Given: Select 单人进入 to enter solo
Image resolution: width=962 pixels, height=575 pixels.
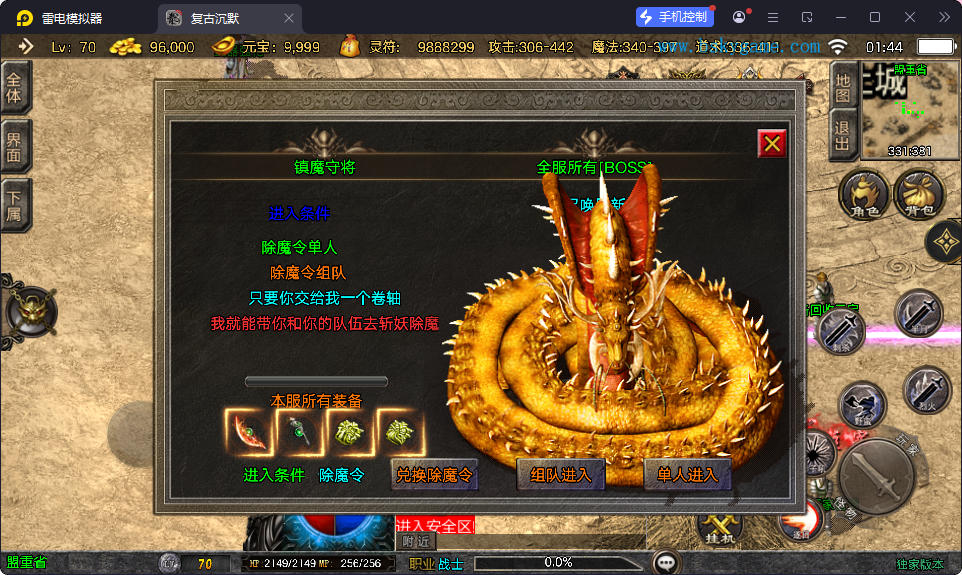Looking at the screenshot, I should click(688, 475).
